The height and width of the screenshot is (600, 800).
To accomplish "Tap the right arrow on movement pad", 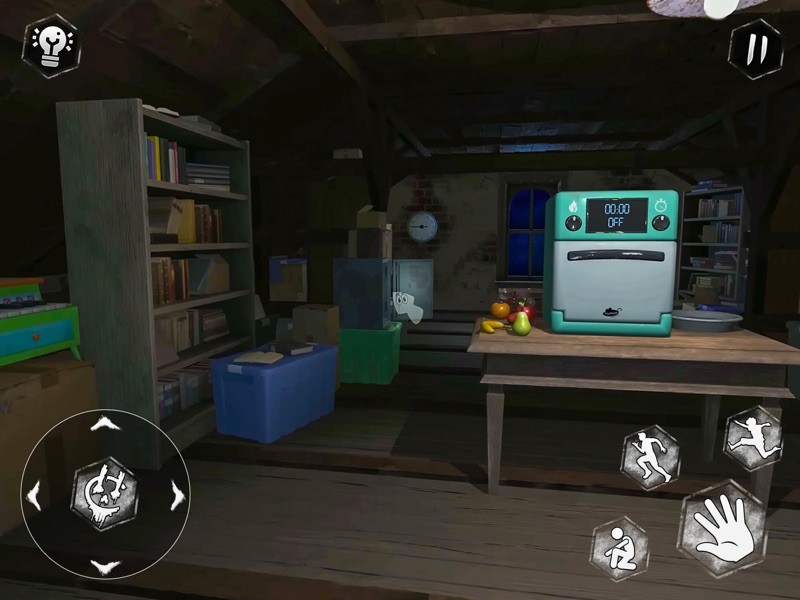I will (177, 495).
